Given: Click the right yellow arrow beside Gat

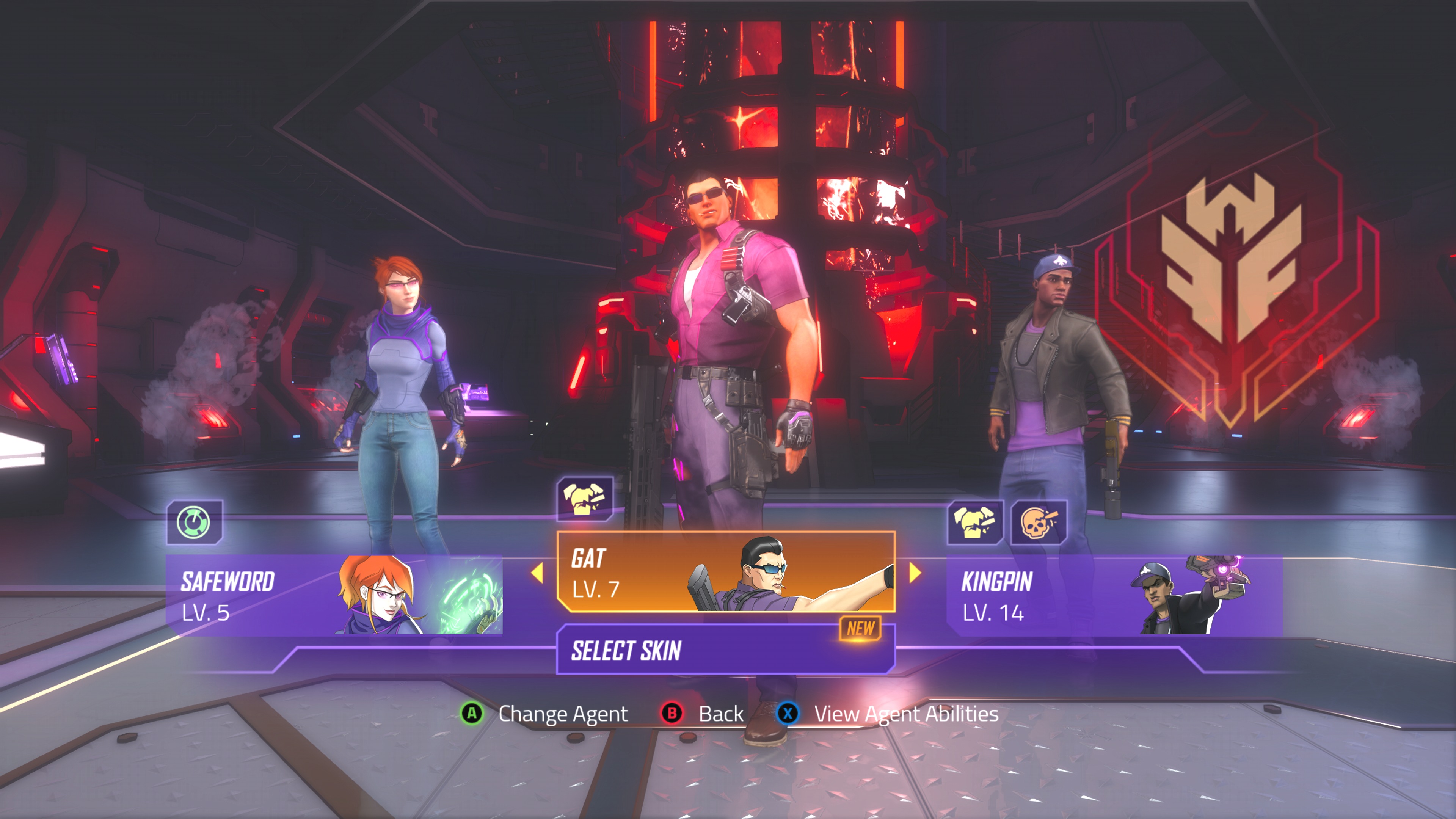Looking at the screenshot, I should (x=915, y=573).
